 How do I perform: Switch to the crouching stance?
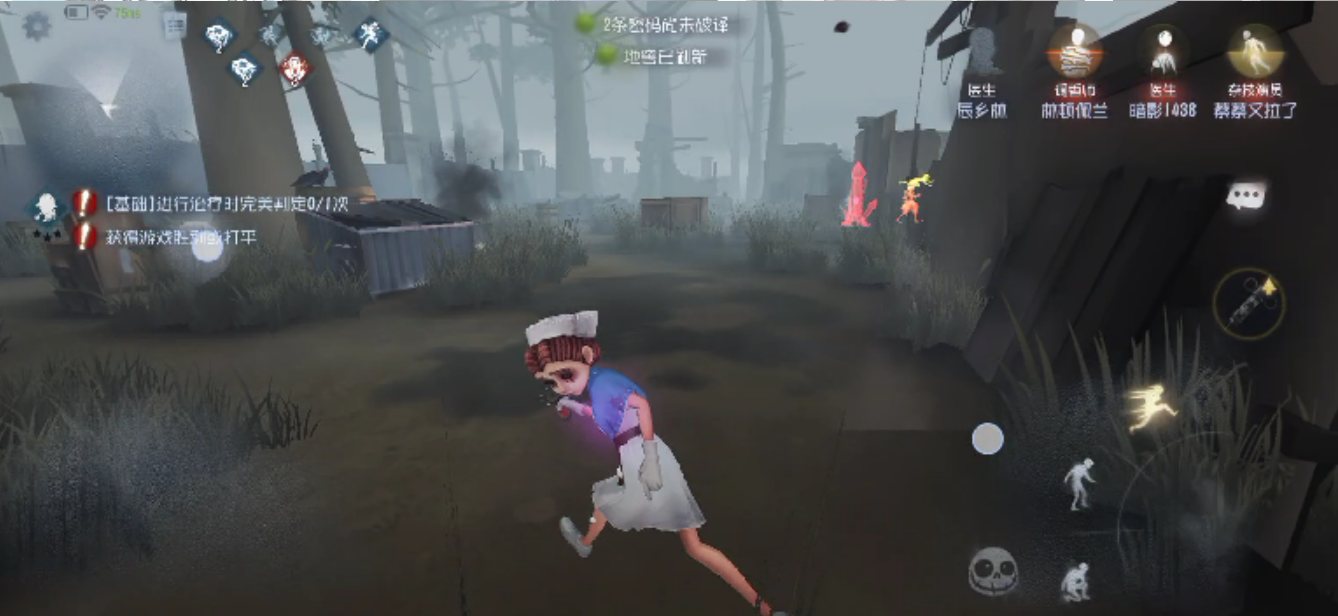[1076, 580]
